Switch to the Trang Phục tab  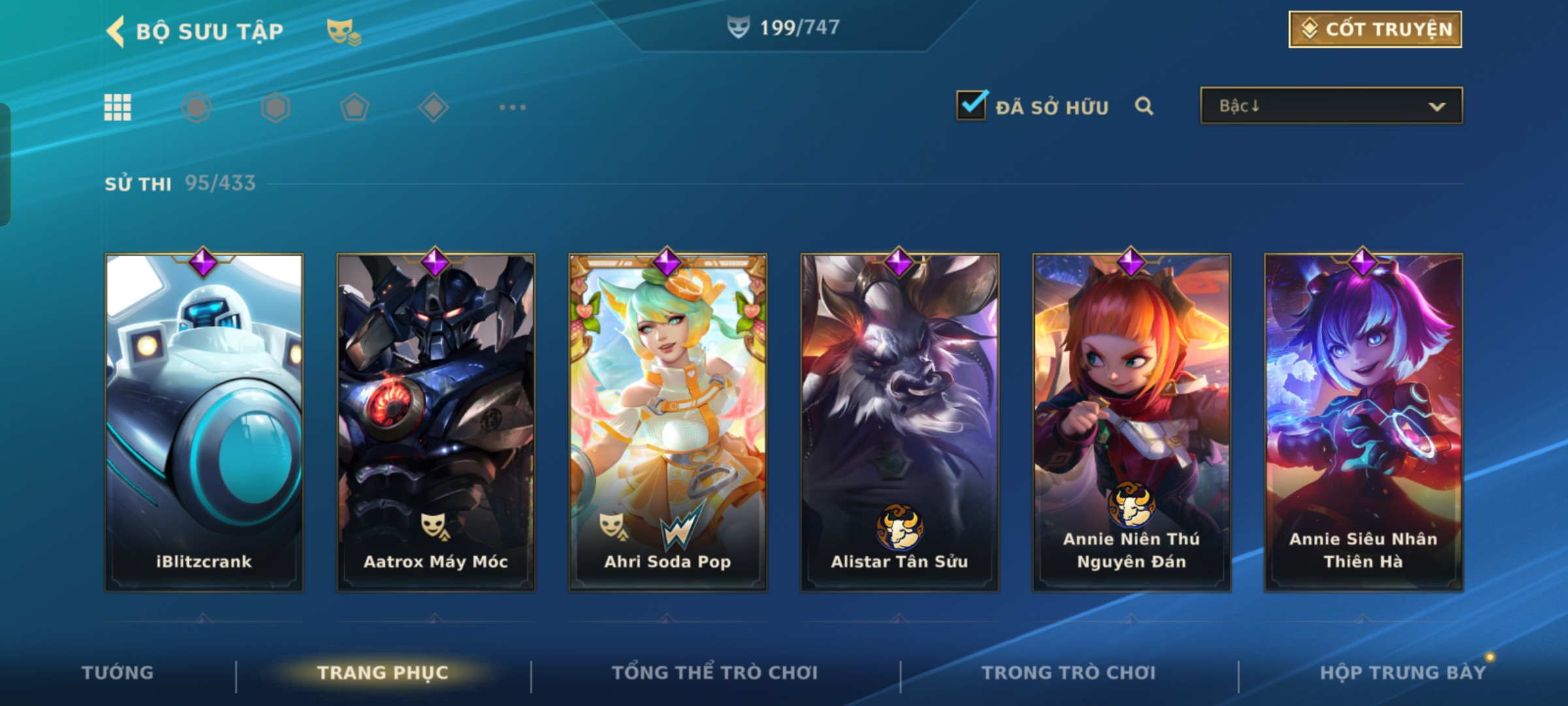383,673
